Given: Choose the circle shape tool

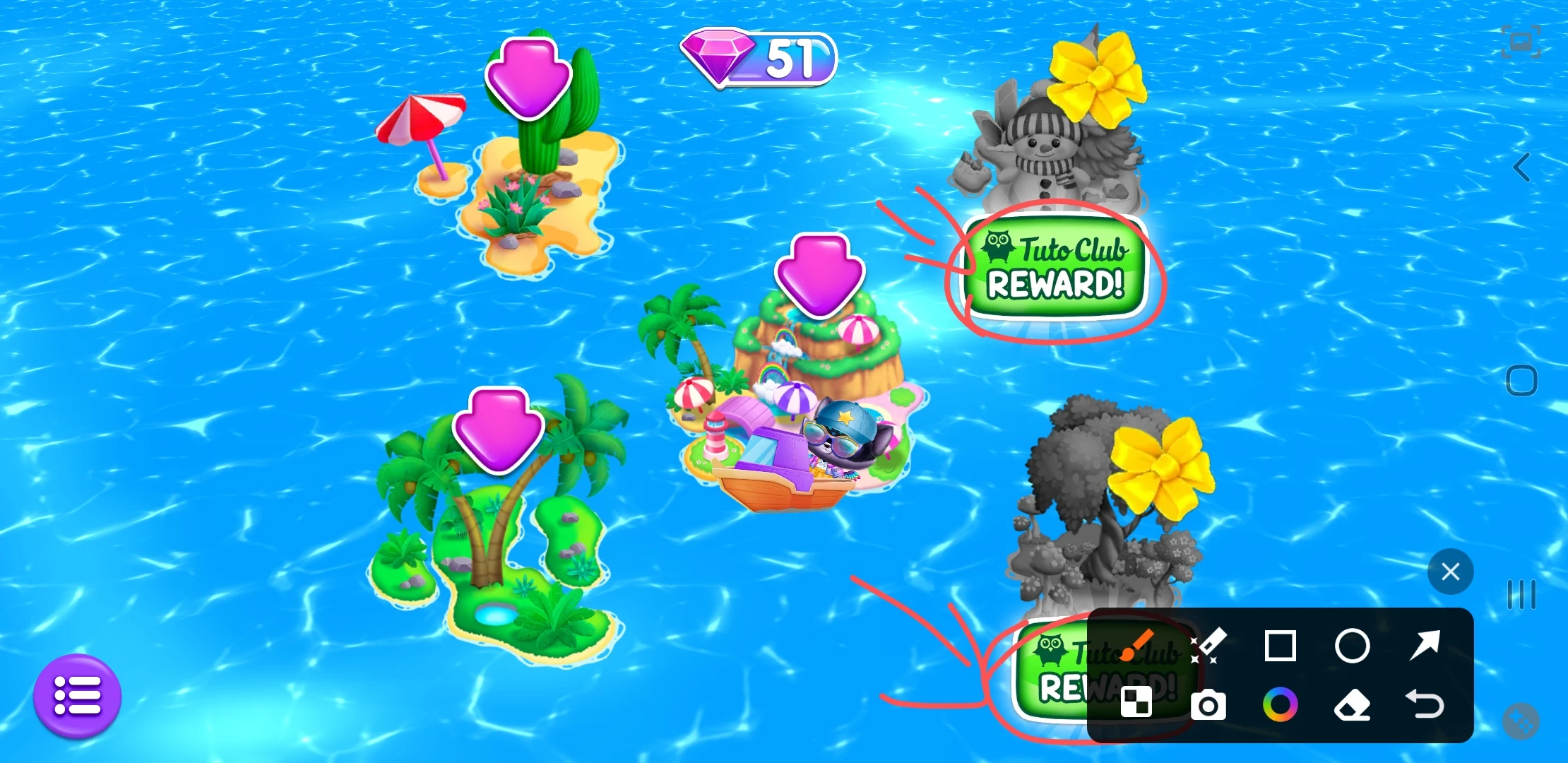Looking at the screenshot, I should click(x=1354, y=646).
